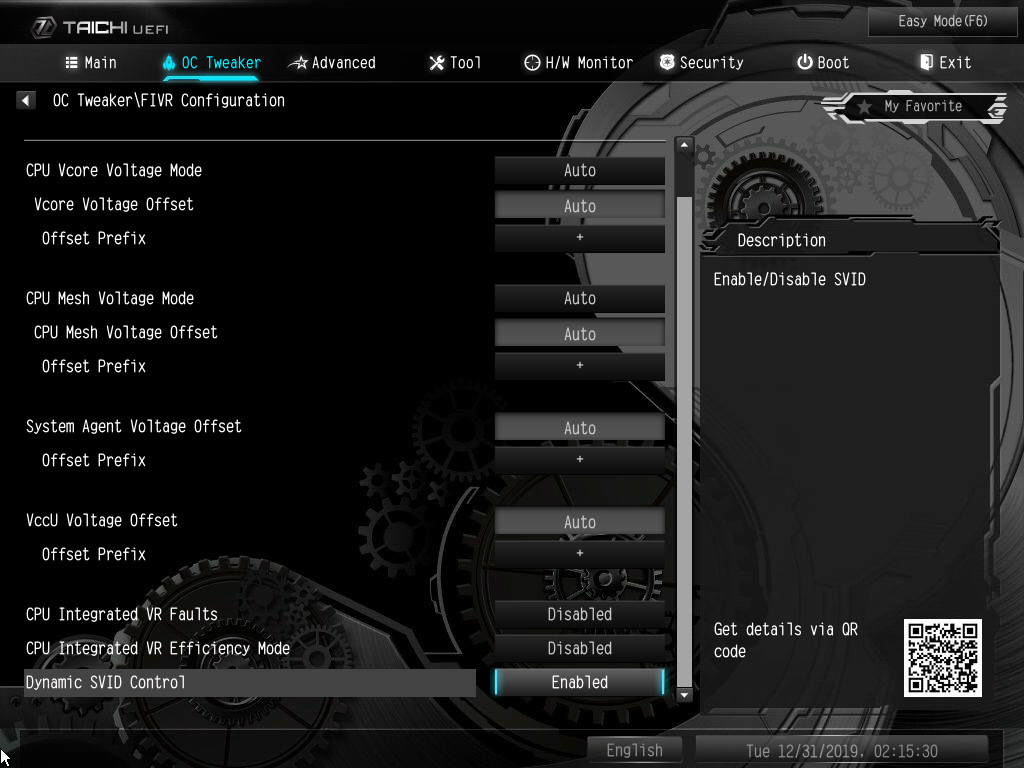
Task: Choose the Exit tab
Action: click(945, 63)
